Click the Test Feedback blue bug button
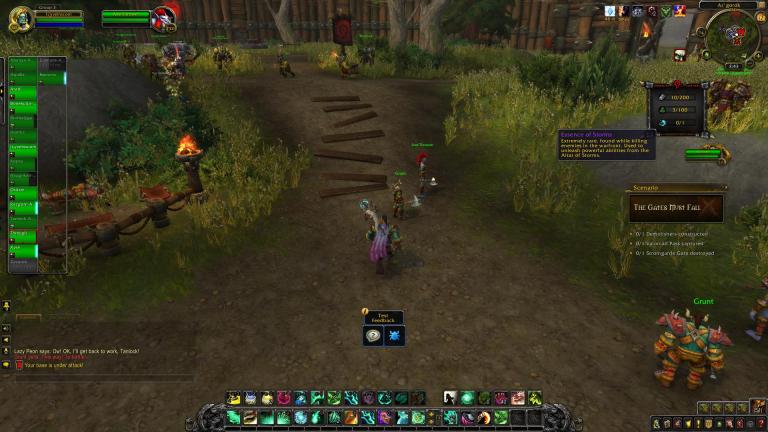768x432 pixels. [x=394, y=337]
